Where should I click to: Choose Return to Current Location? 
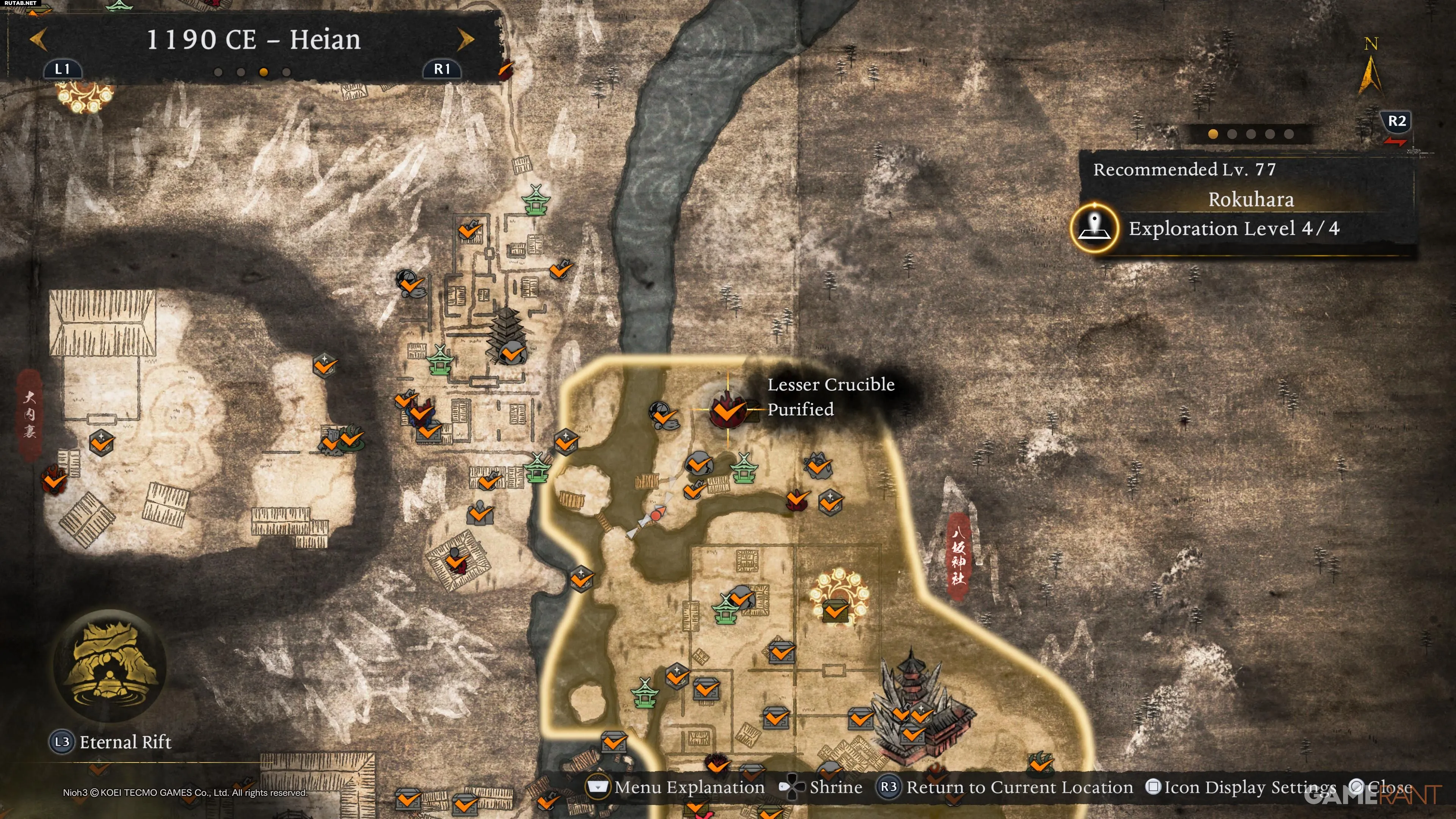tap(1005, 787)
